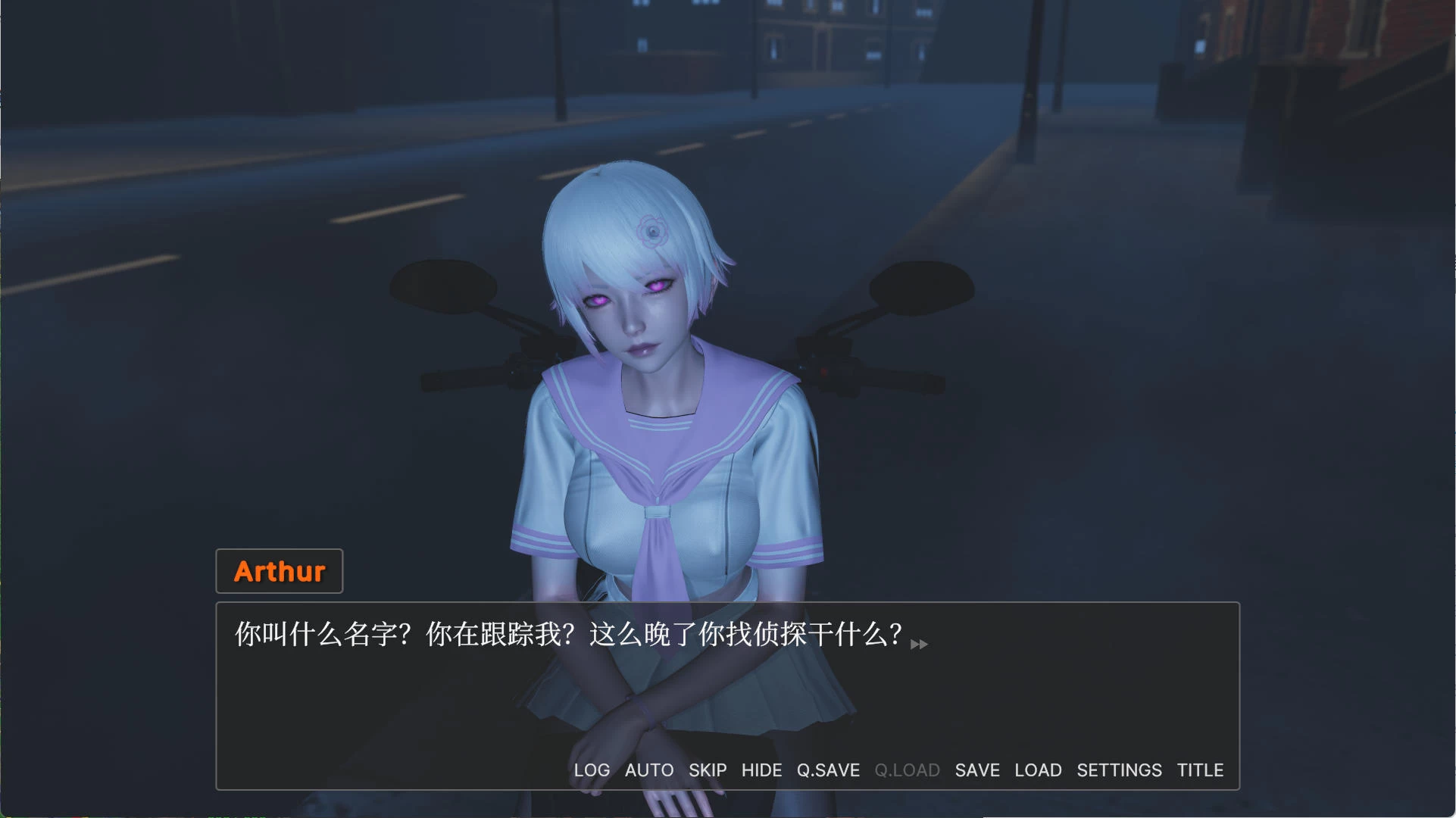The image size is (1456, 818).
Task: Click the blinking advance arrow icon
Action: [x=919, y=644]
